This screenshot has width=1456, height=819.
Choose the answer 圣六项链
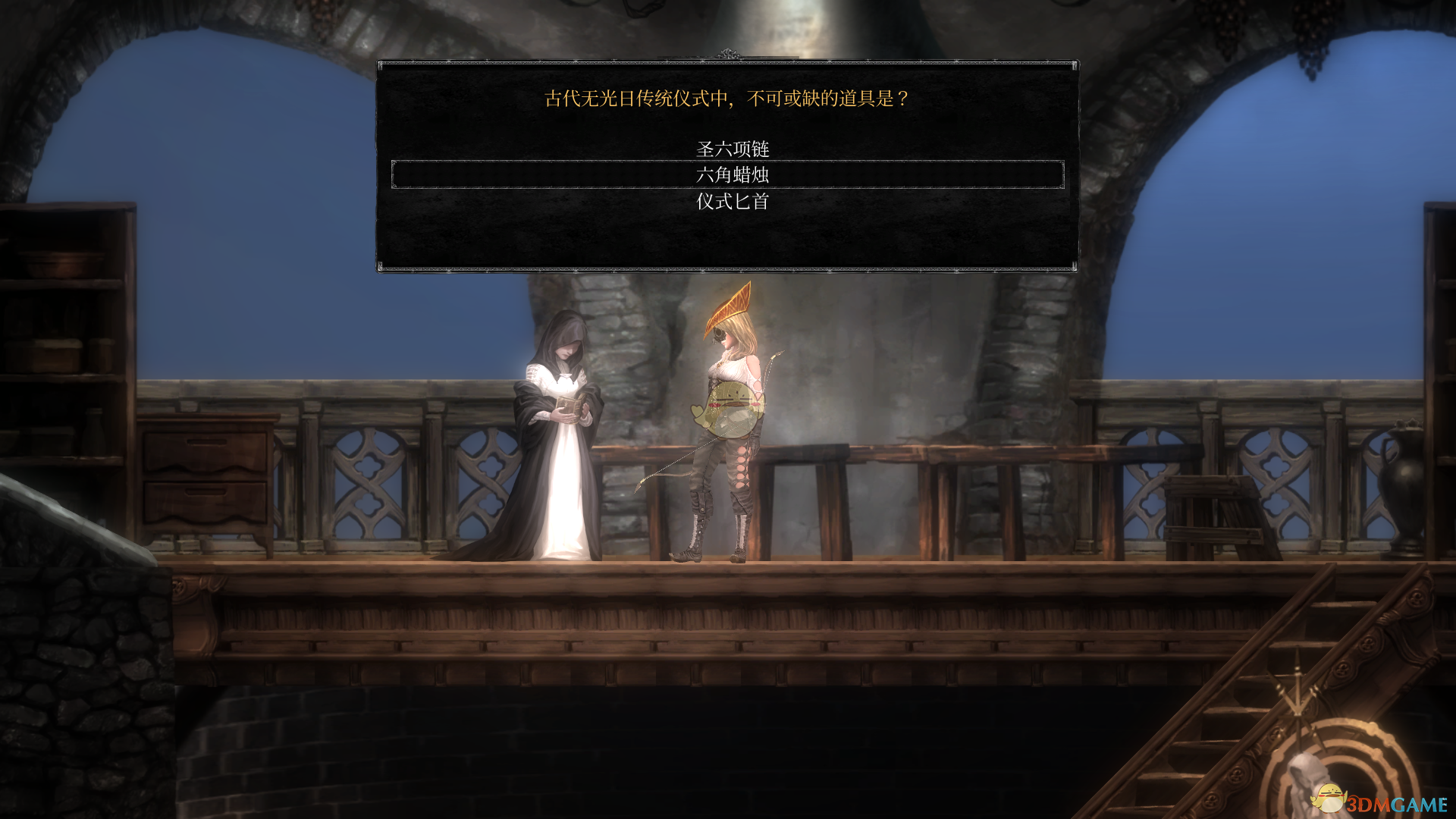coord(733,149)
